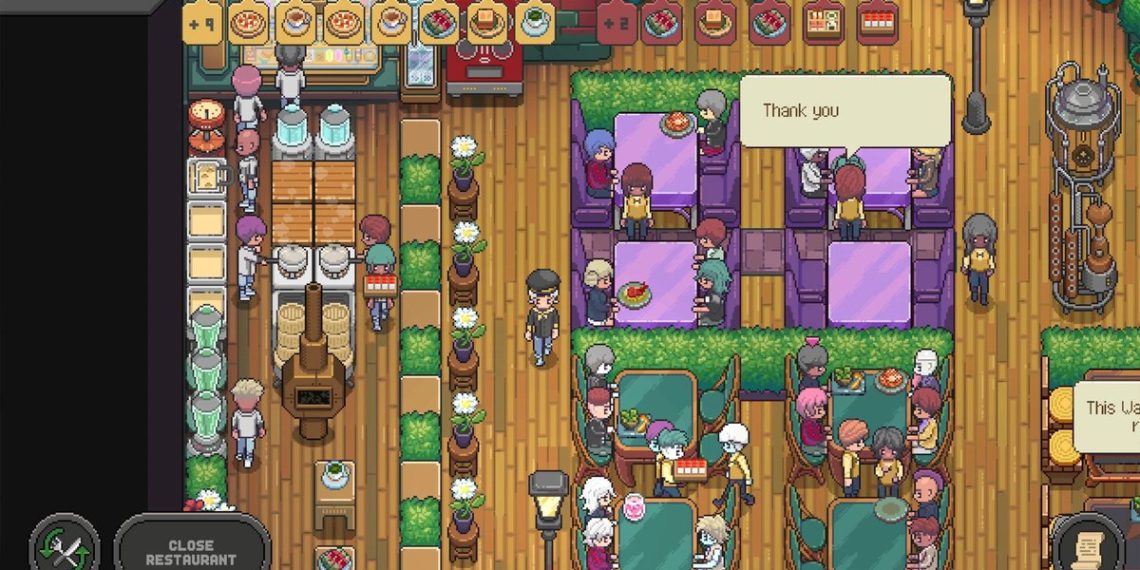
Task: Select the green tea order icon
Action: [535, 22]
